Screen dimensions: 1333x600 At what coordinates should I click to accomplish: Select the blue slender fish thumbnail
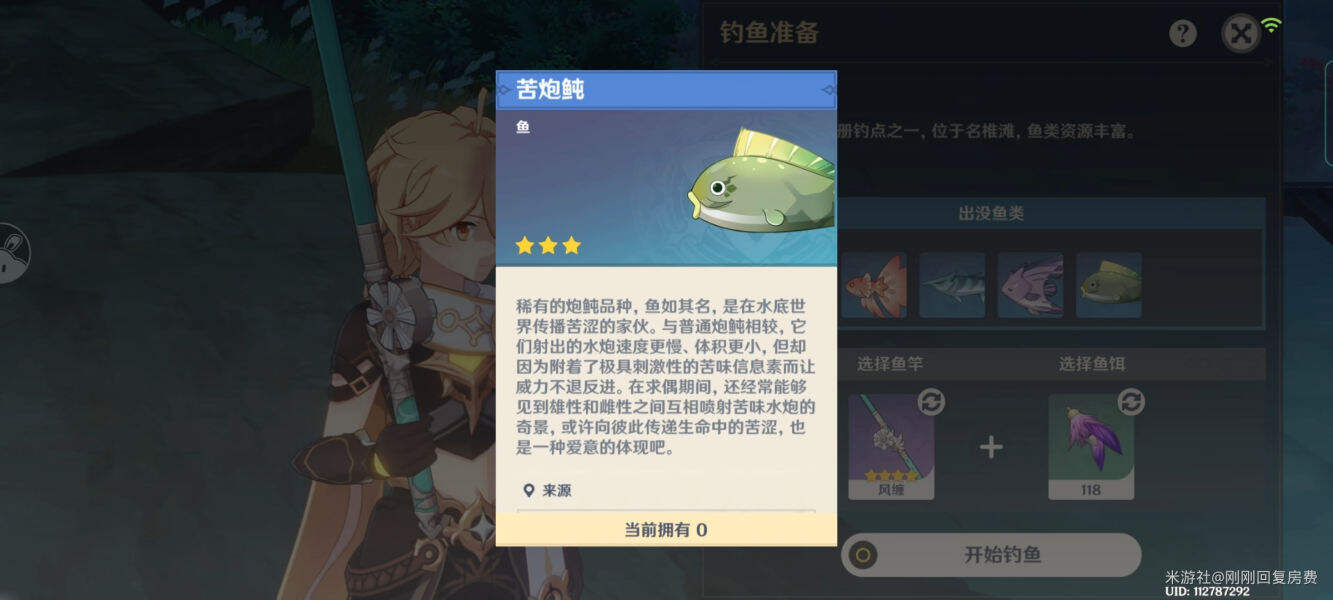(952, 285)
